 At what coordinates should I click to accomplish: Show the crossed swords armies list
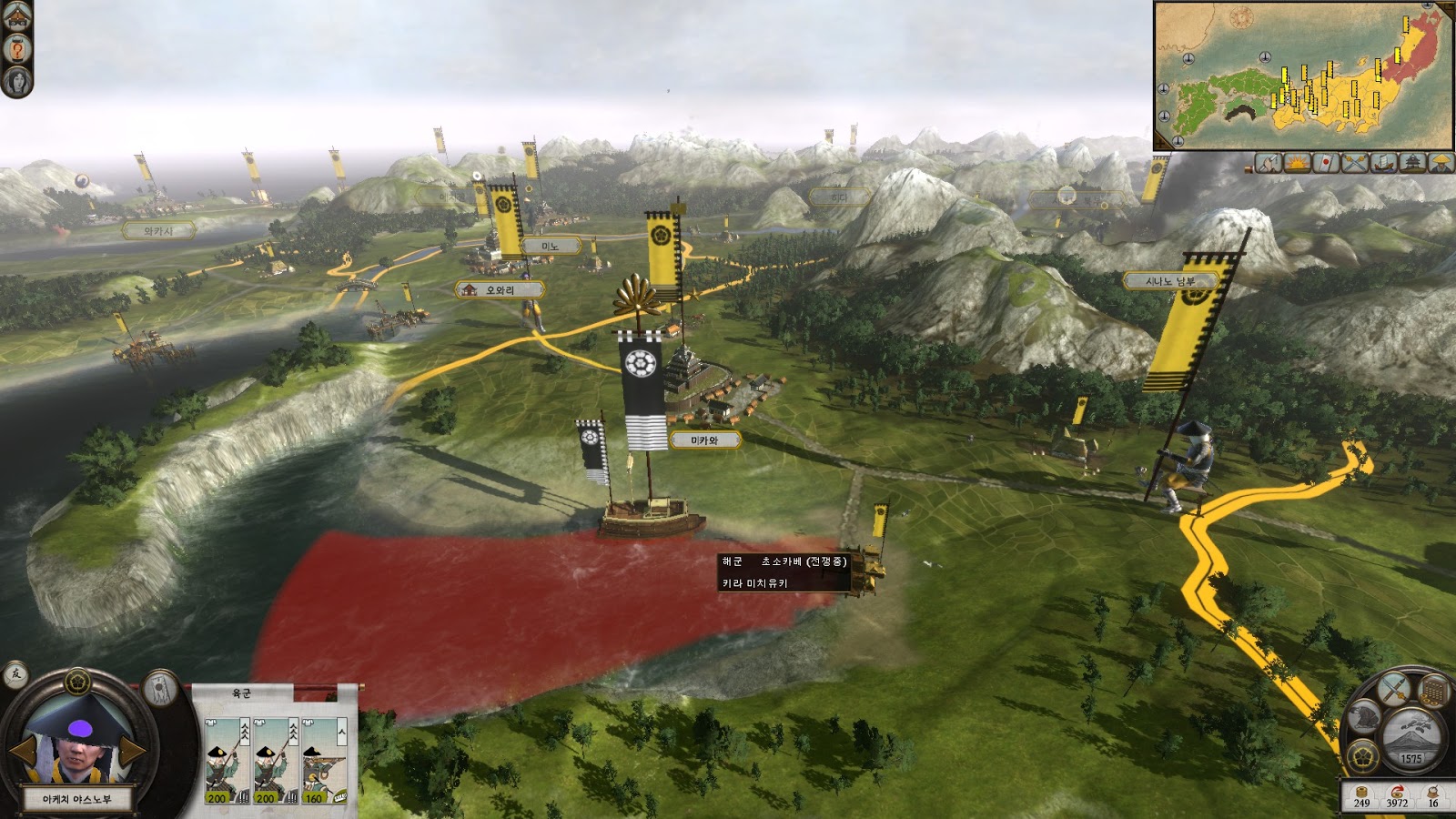1355,163
